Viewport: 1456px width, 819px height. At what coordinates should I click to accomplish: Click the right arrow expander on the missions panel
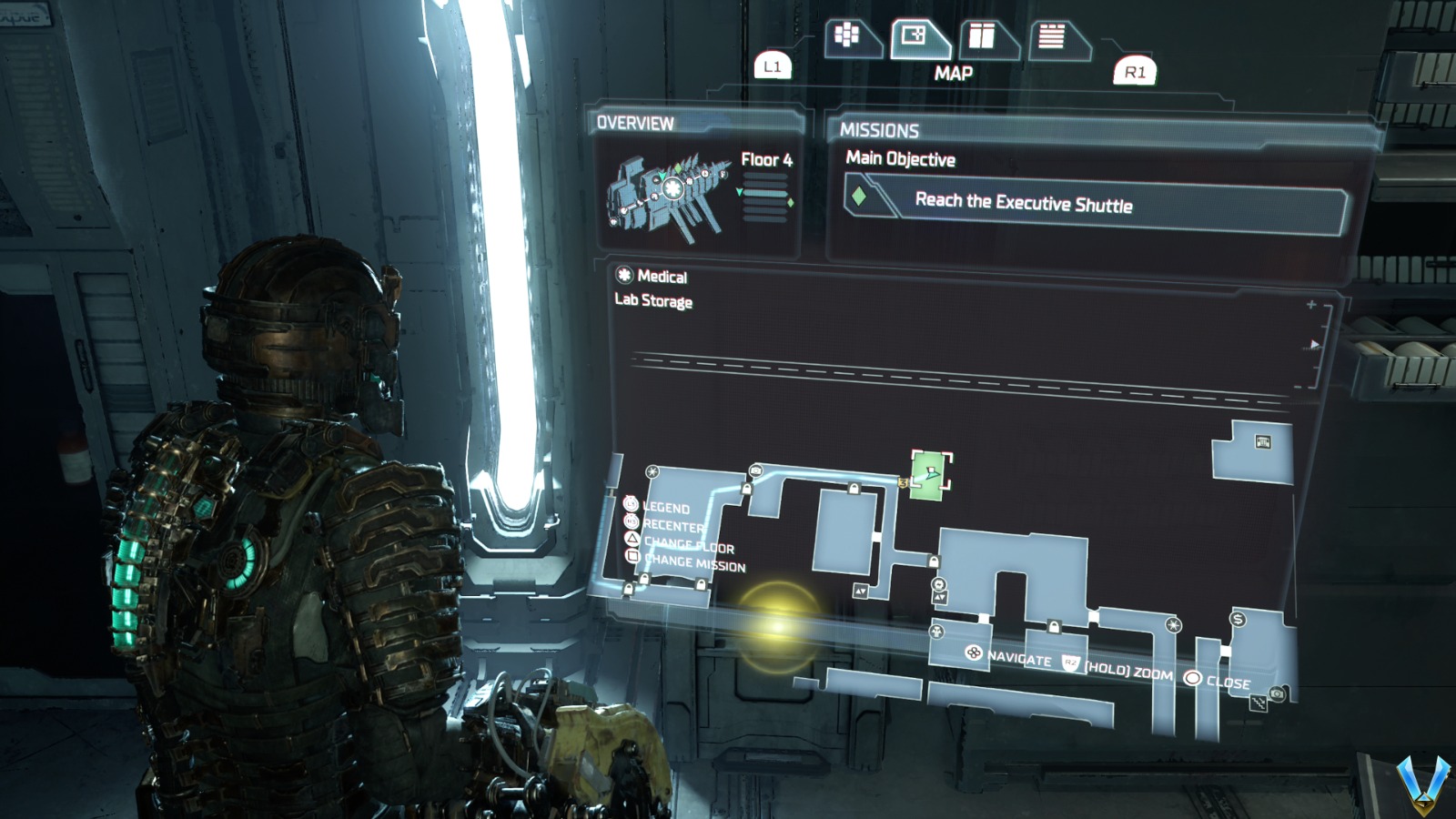(x=1314, y=344)
